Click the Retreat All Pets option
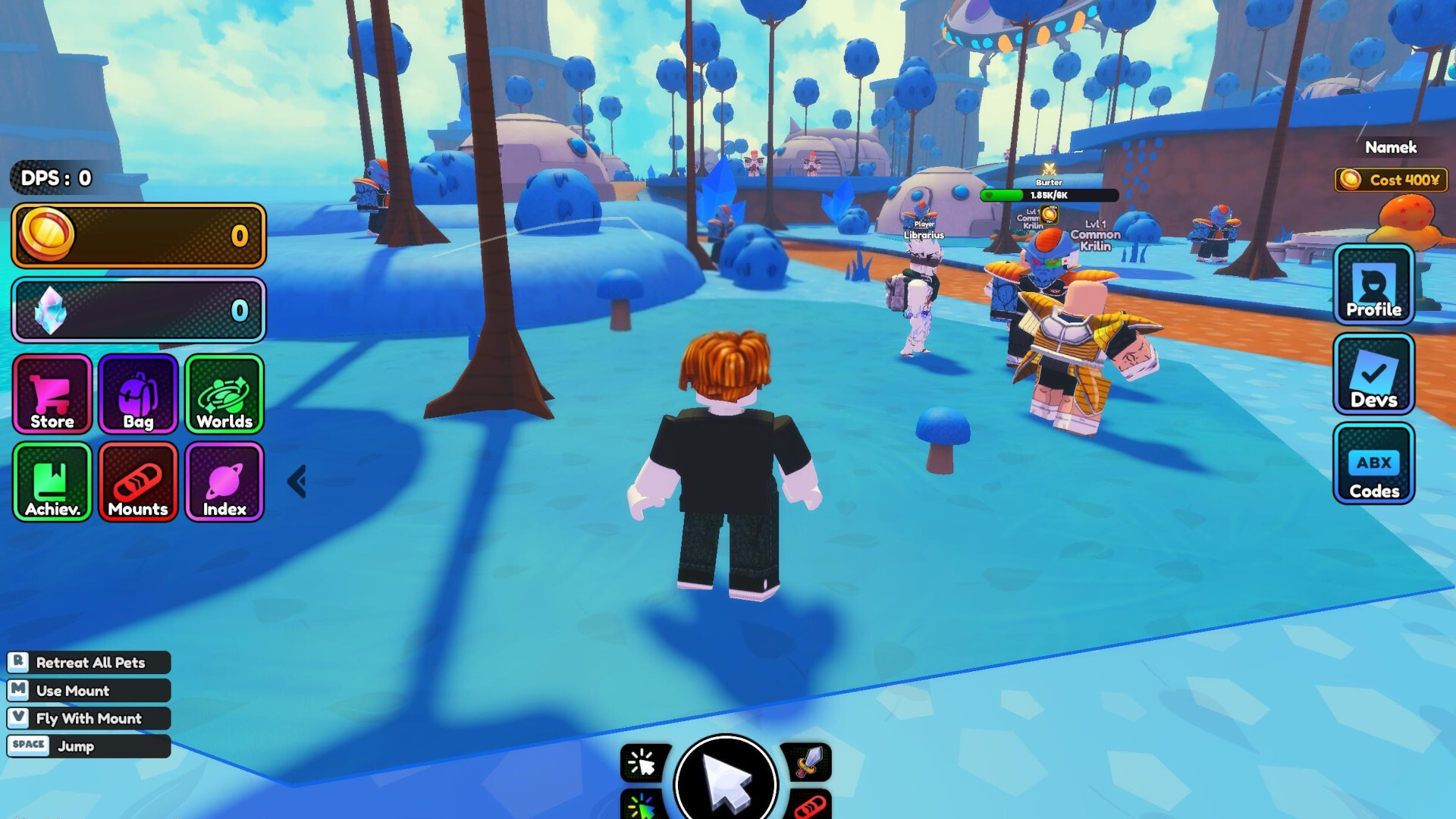 coord(89,663)
